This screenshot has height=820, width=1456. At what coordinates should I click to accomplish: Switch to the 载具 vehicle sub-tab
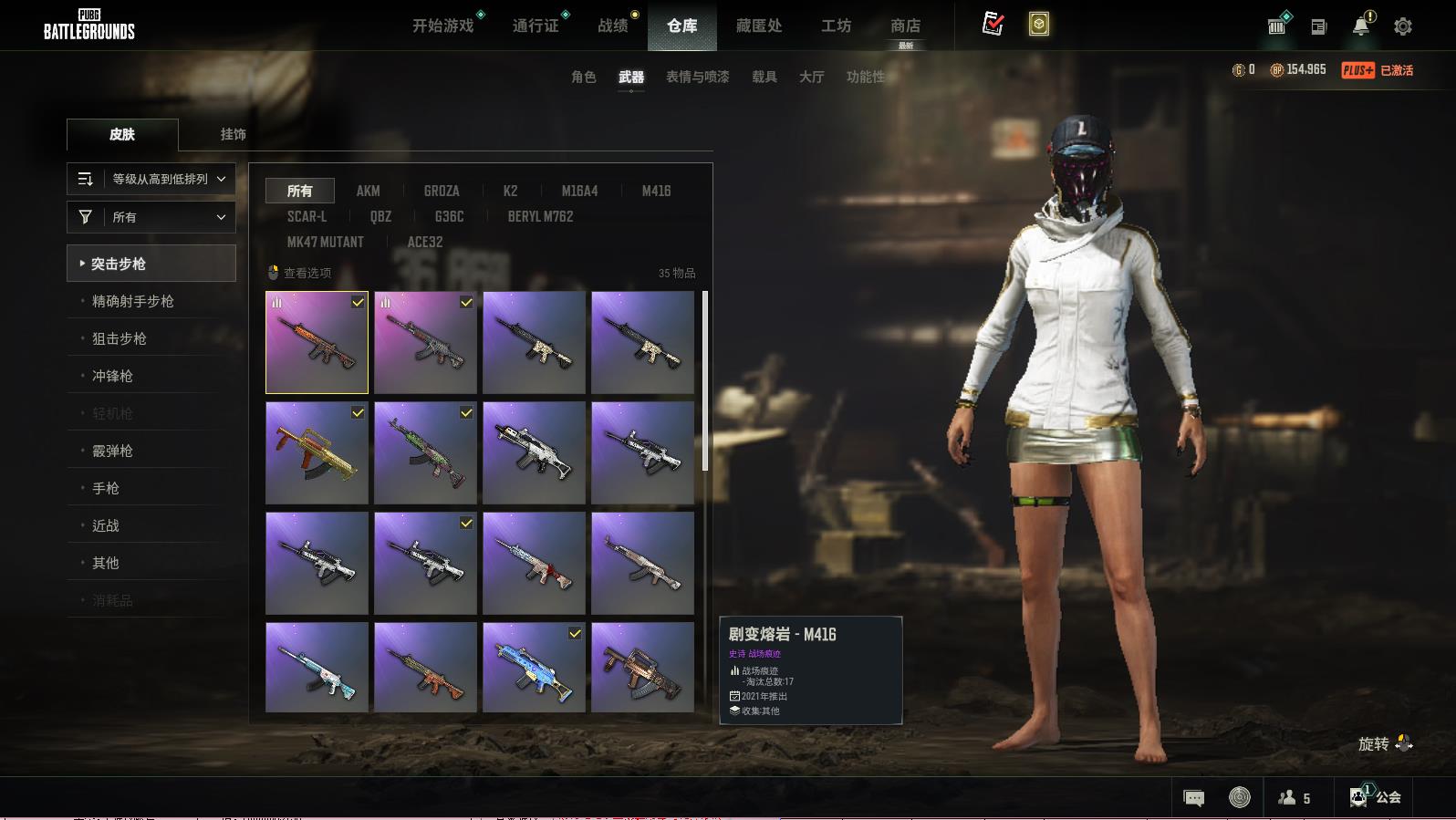pos(764,77)
